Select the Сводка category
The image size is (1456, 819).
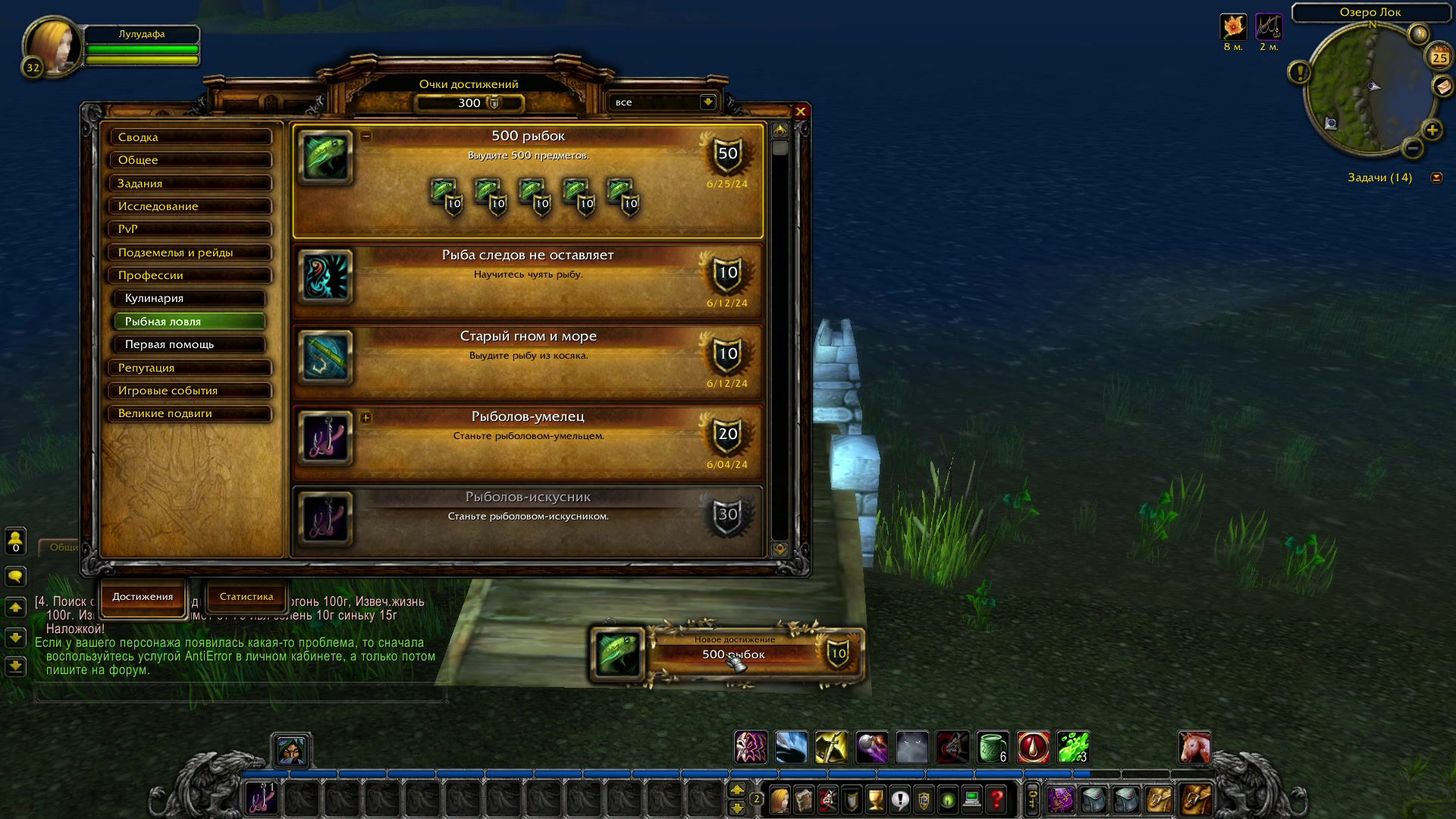191,137
